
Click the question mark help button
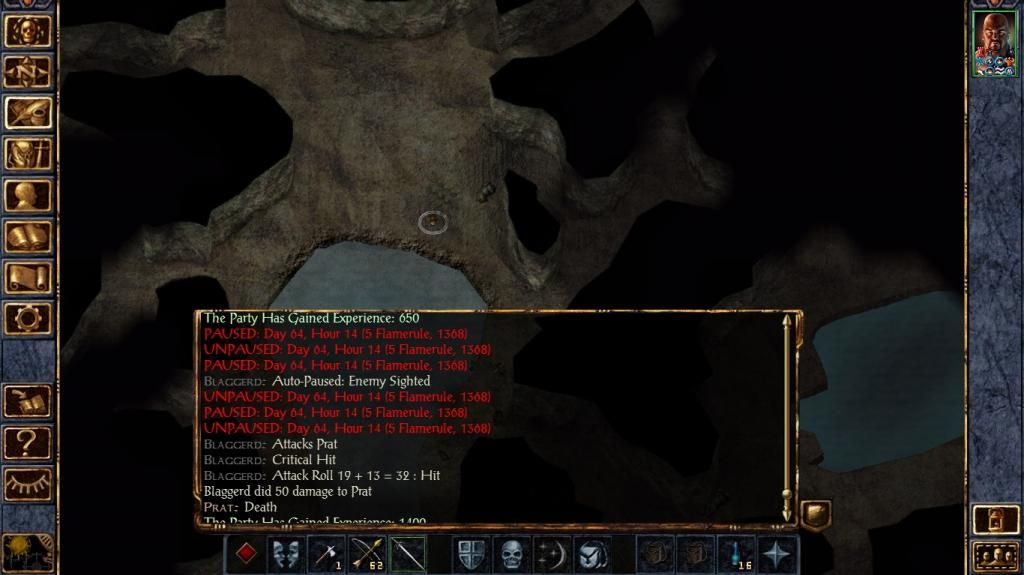click(x=28, y=441)
